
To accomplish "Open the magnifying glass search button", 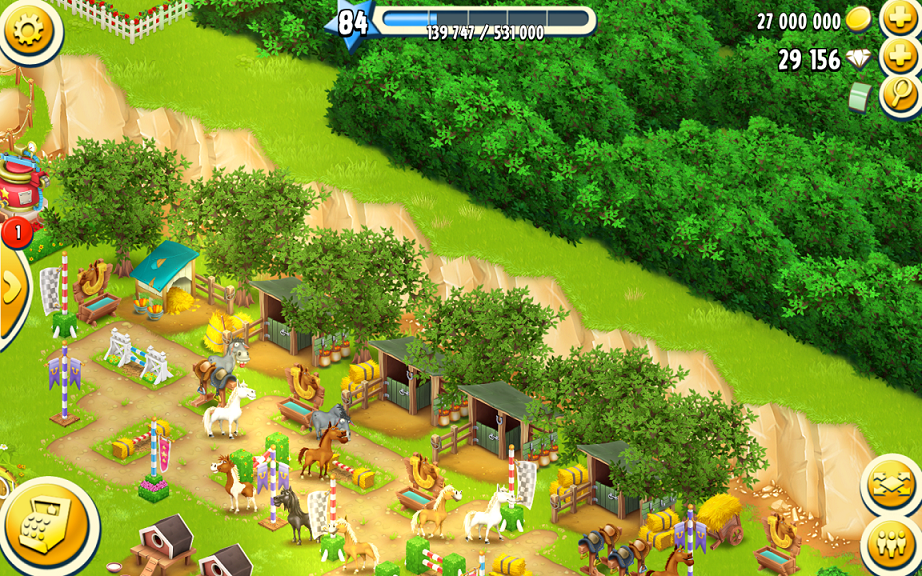I will pyautogui.click(x=899, y=96).
